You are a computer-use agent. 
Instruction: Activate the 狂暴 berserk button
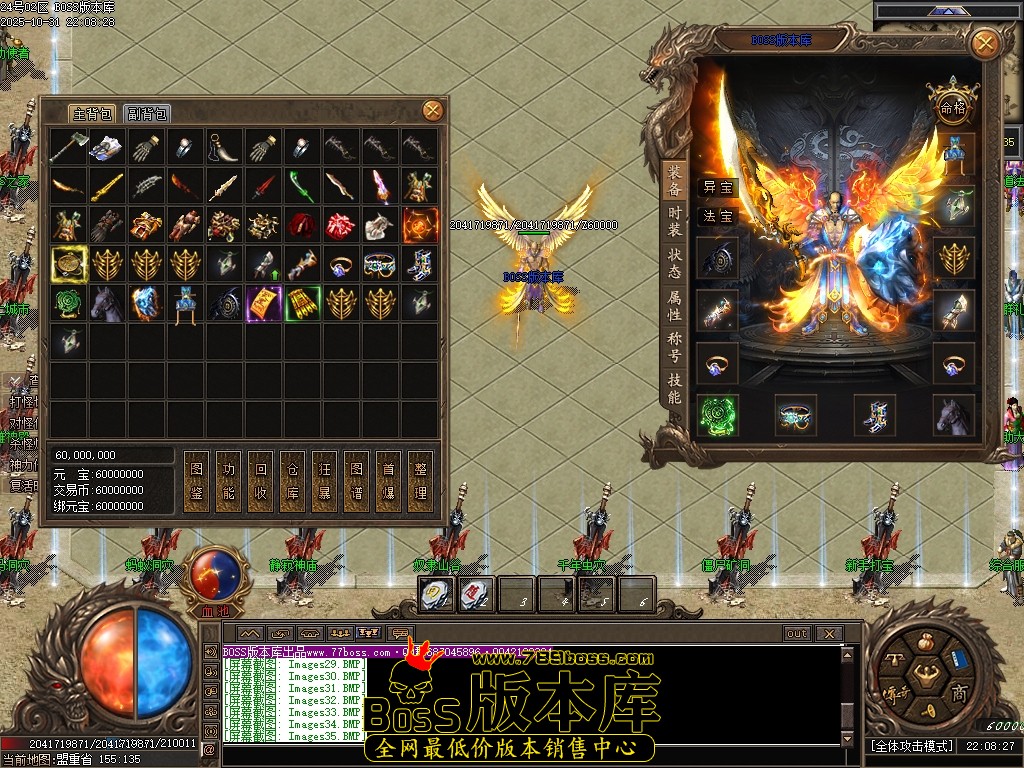[324, 481]
